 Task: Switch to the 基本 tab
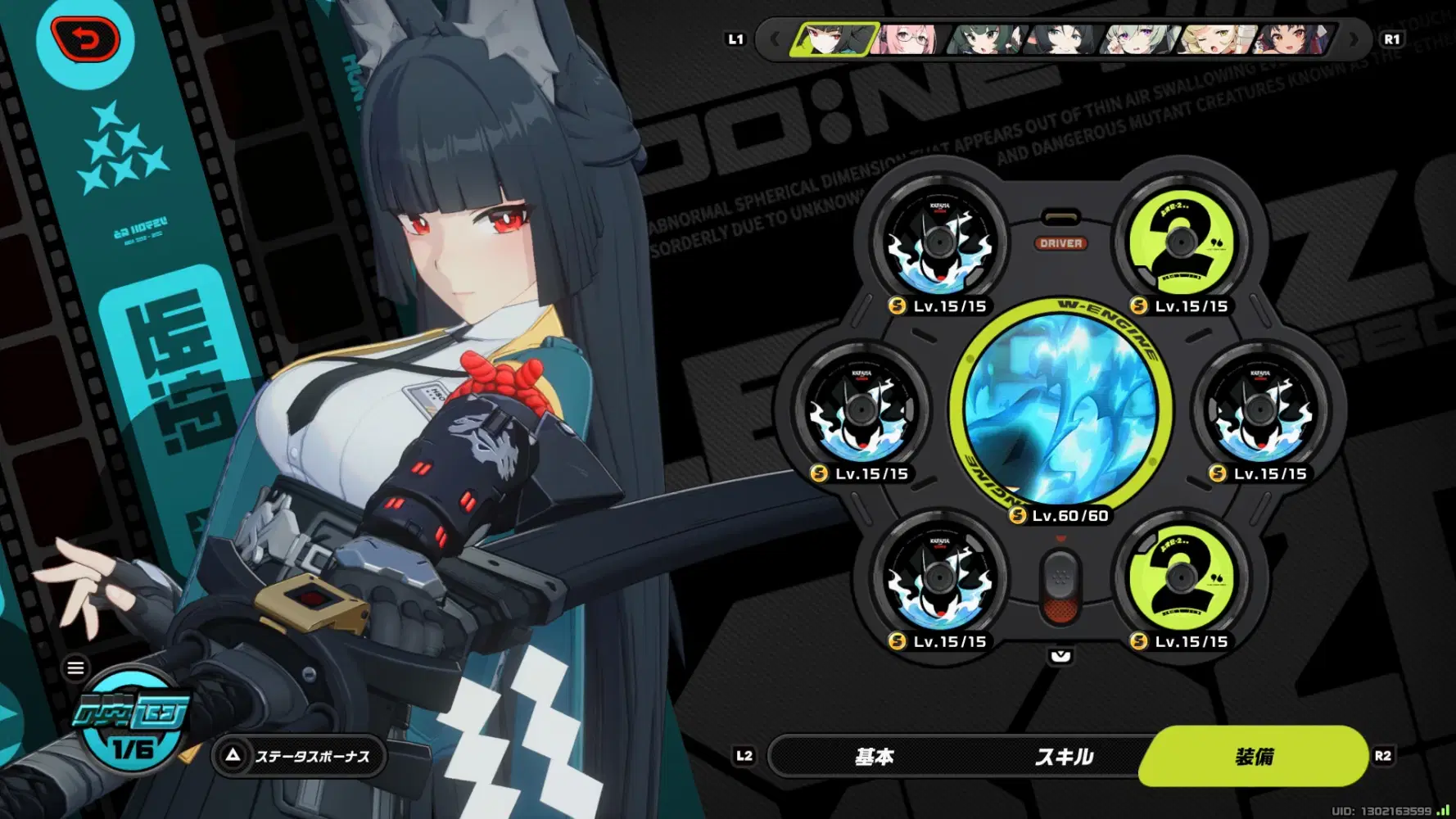875,758
